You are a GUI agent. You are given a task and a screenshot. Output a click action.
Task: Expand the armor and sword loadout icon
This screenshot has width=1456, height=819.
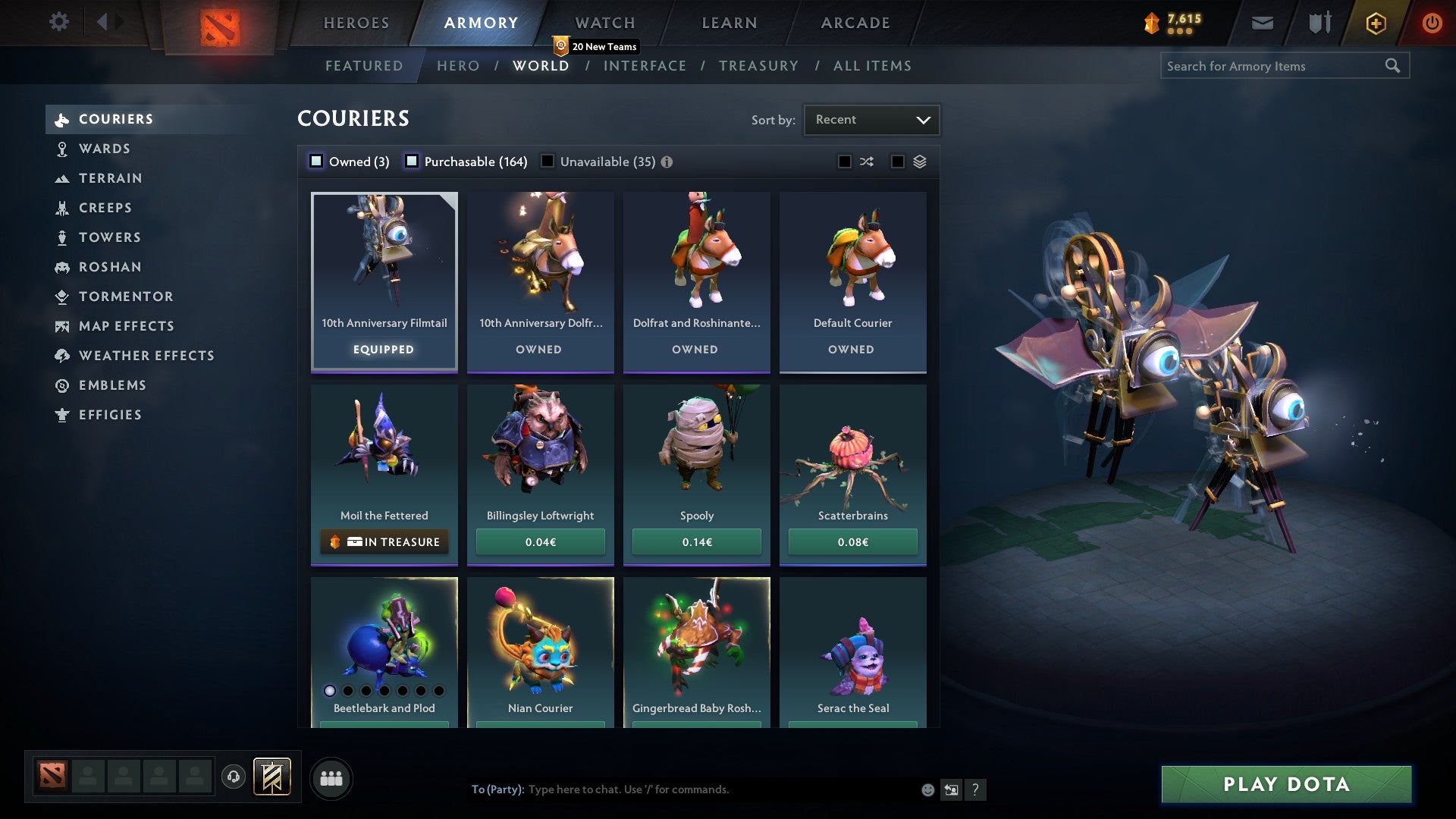tap(1319, 22)
